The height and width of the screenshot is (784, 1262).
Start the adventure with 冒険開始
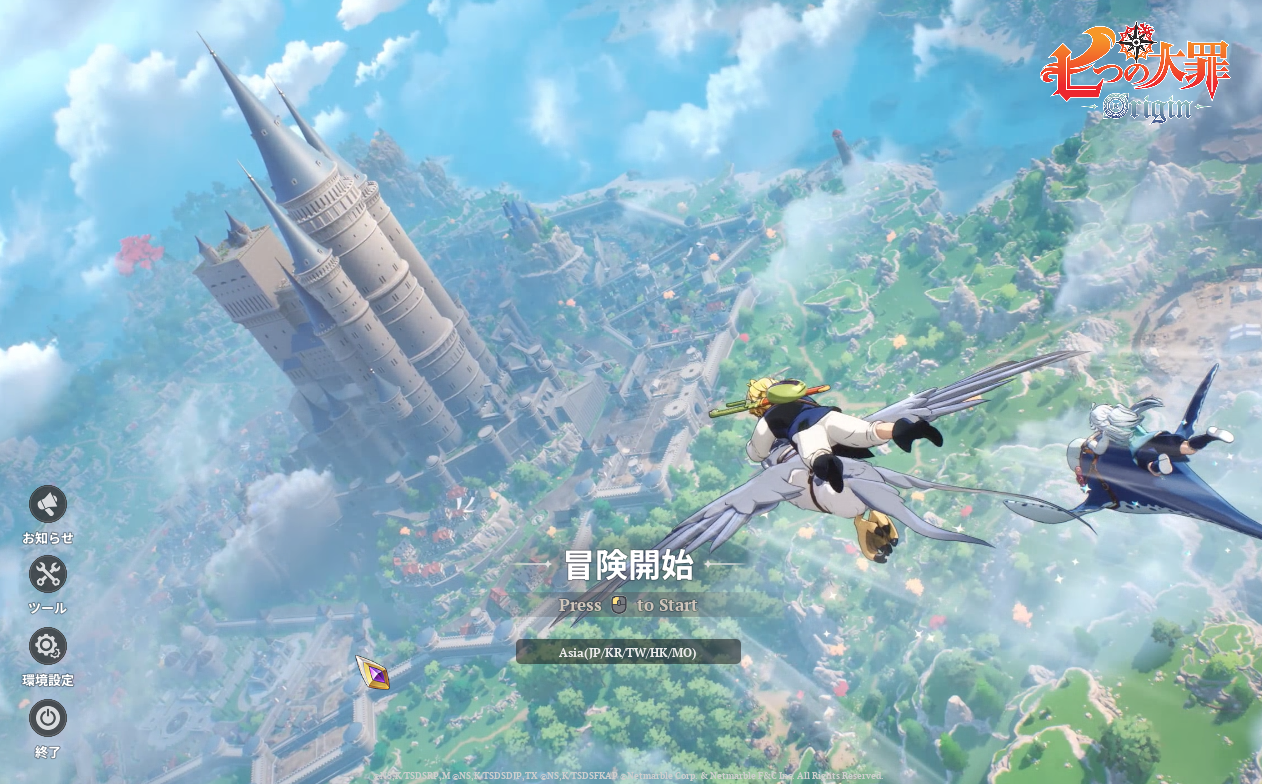click(628, 566)
